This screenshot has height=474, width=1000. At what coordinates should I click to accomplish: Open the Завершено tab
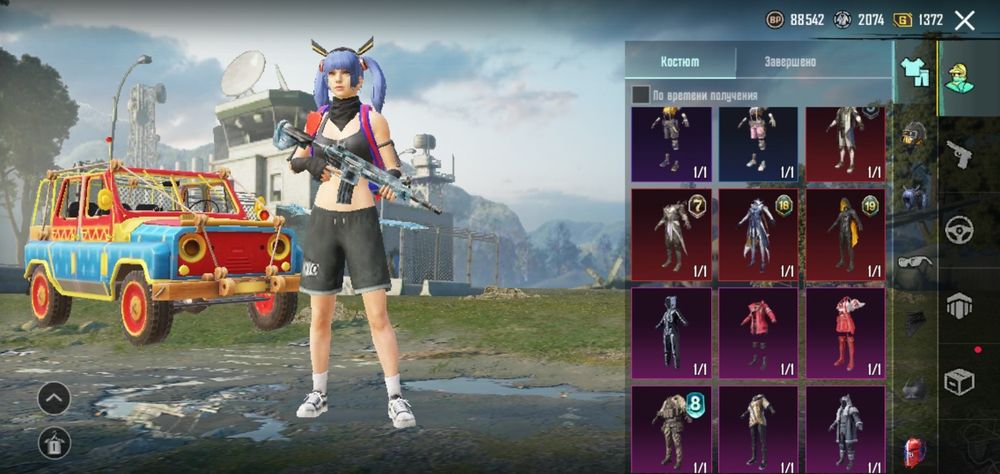click(790, 62)
